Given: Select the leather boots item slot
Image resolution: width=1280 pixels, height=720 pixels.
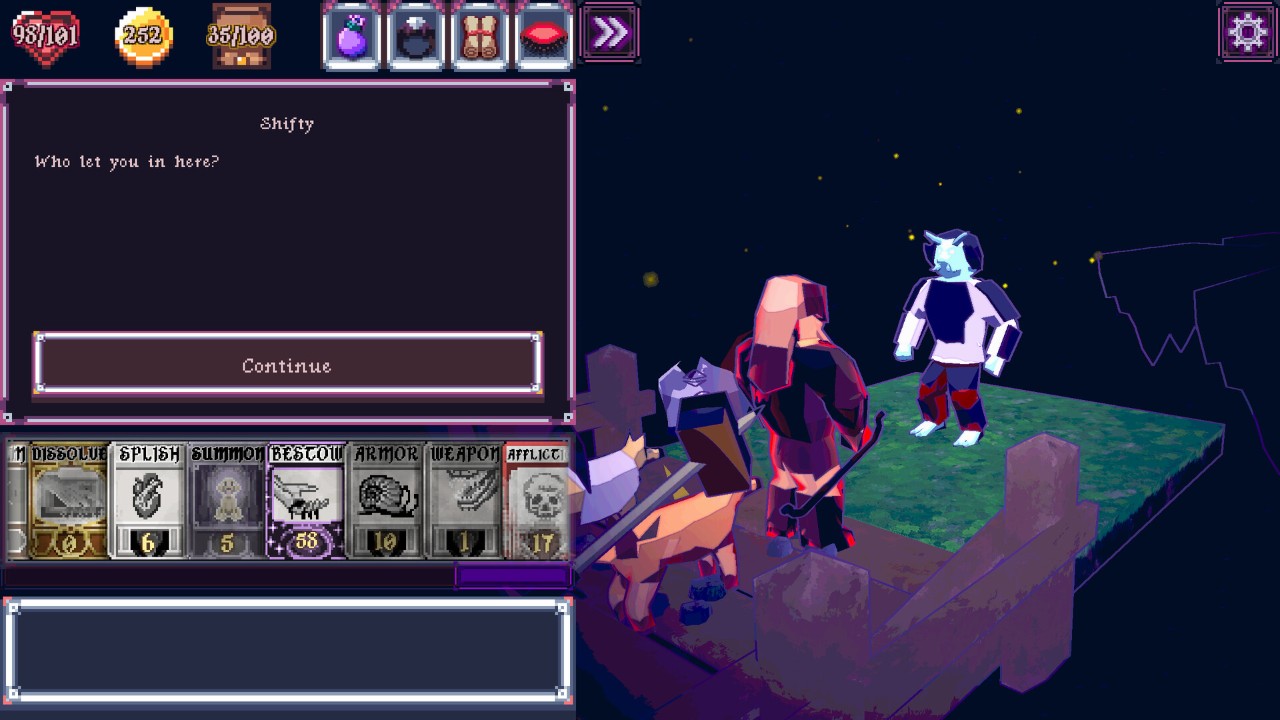Looking at the screenshot, I should [x=481, y=36].
